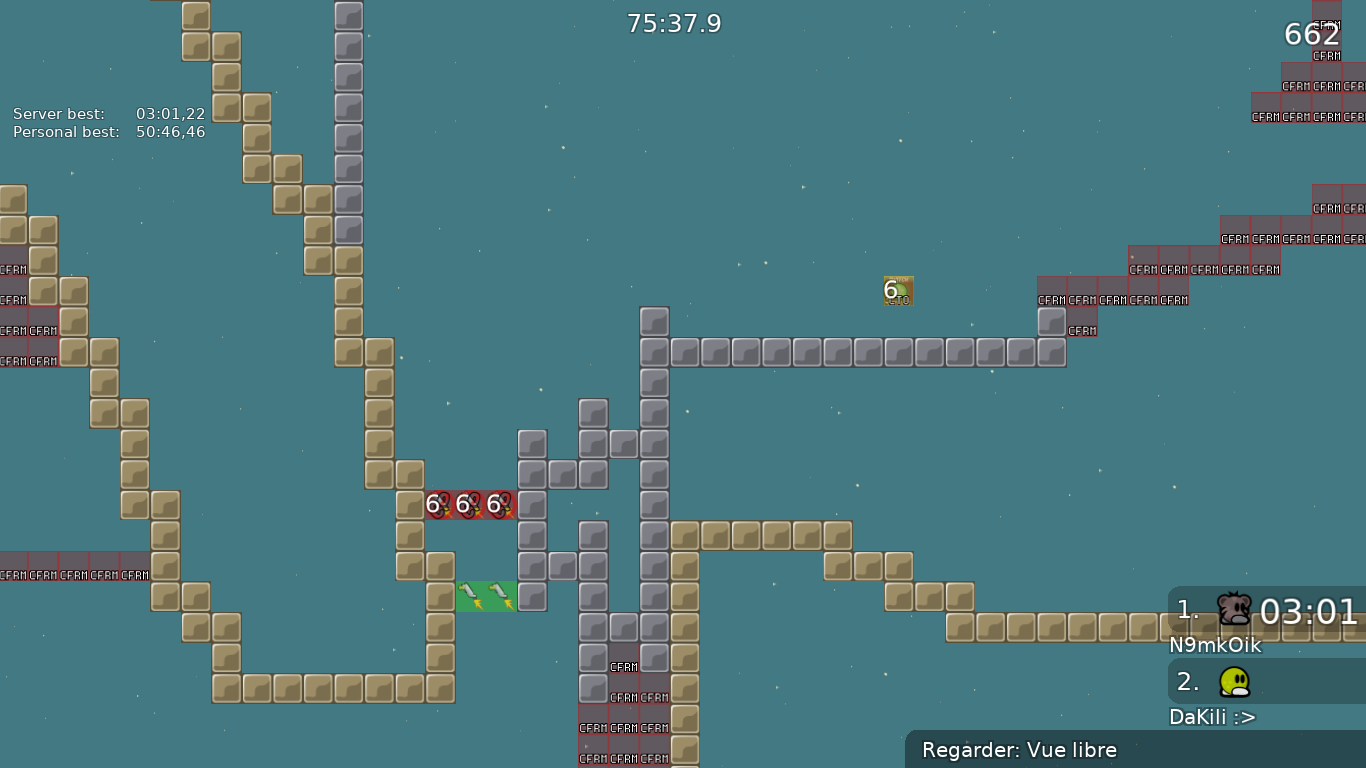This screenshot has height=768, width=1366.
Task: Click DaKili's yellow tee avatar
Action: [x=1233, y=680]
